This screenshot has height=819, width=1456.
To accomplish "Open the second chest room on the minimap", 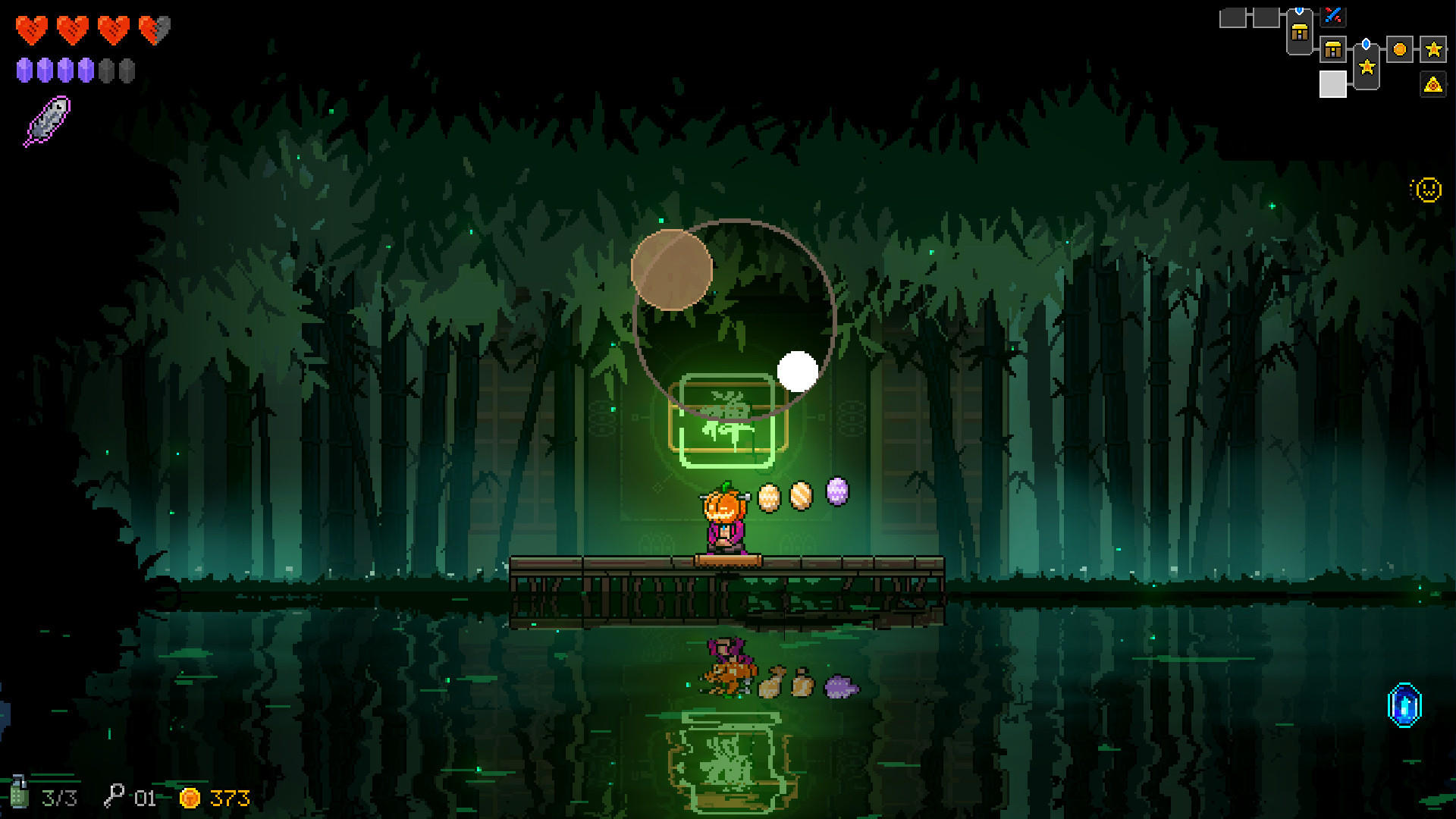I will pos(1332,49).
